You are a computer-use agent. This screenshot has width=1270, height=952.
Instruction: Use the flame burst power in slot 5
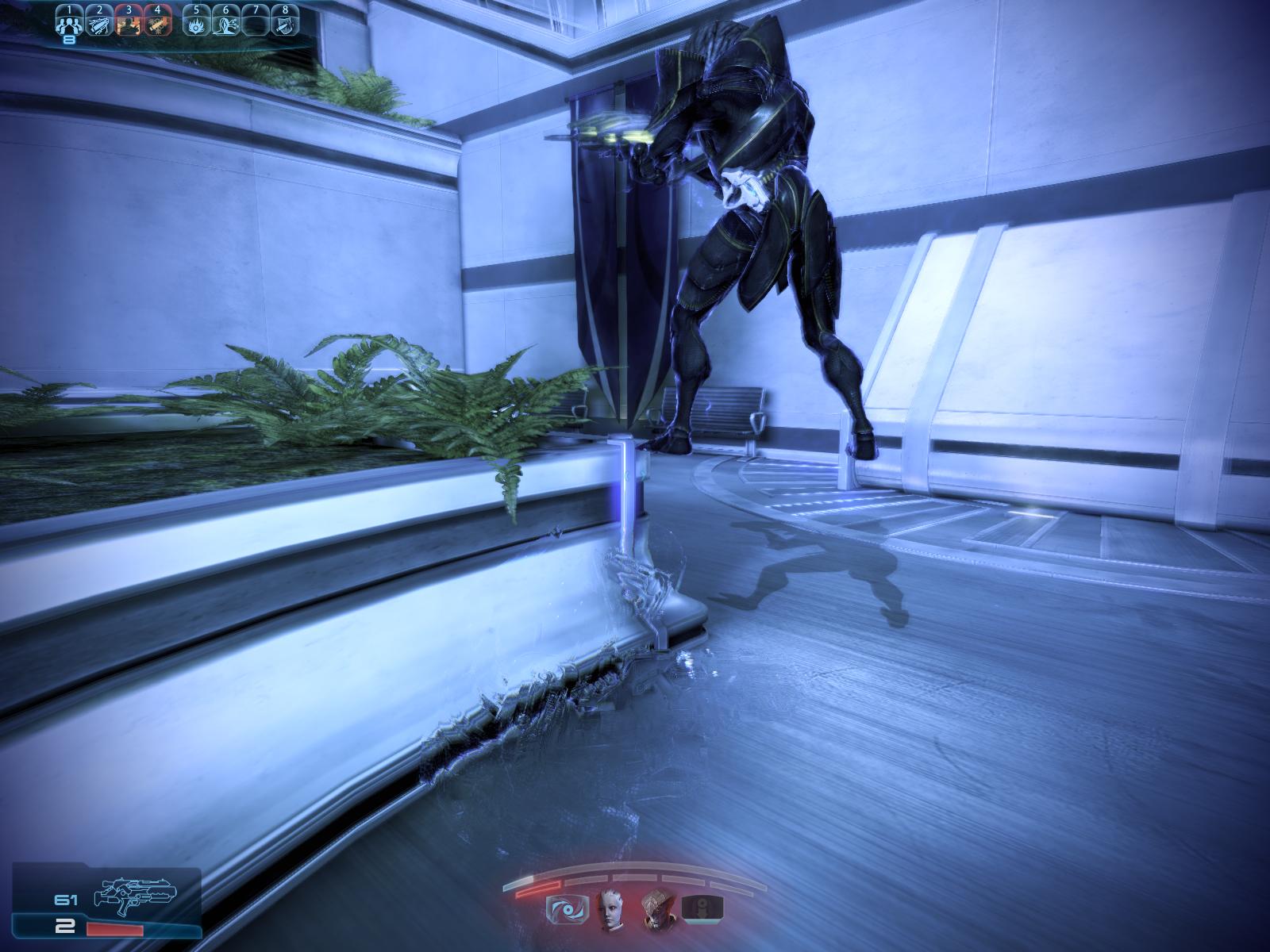coord(196,25)
